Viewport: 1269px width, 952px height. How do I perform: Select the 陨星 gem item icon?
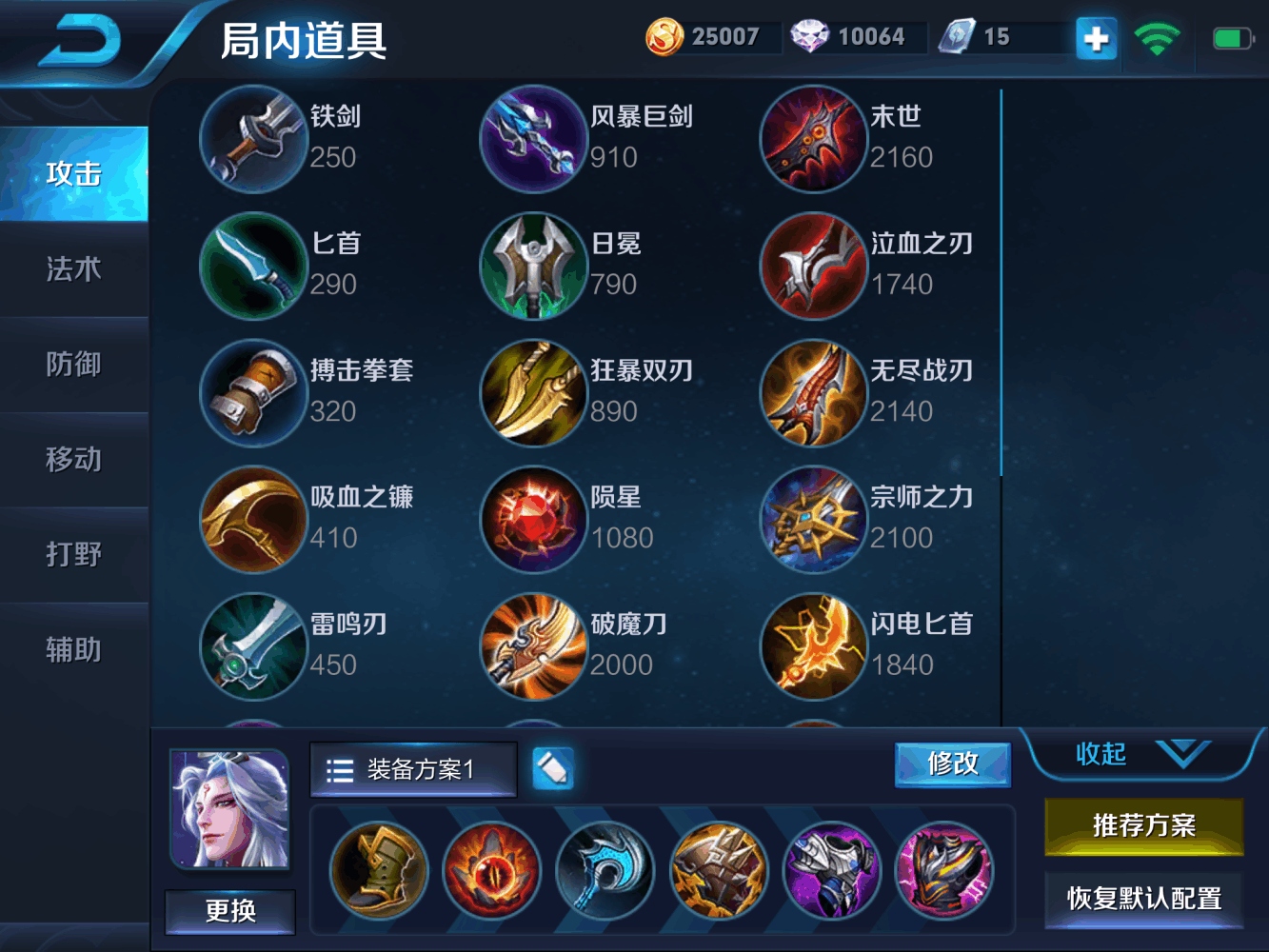coord(533,521)
